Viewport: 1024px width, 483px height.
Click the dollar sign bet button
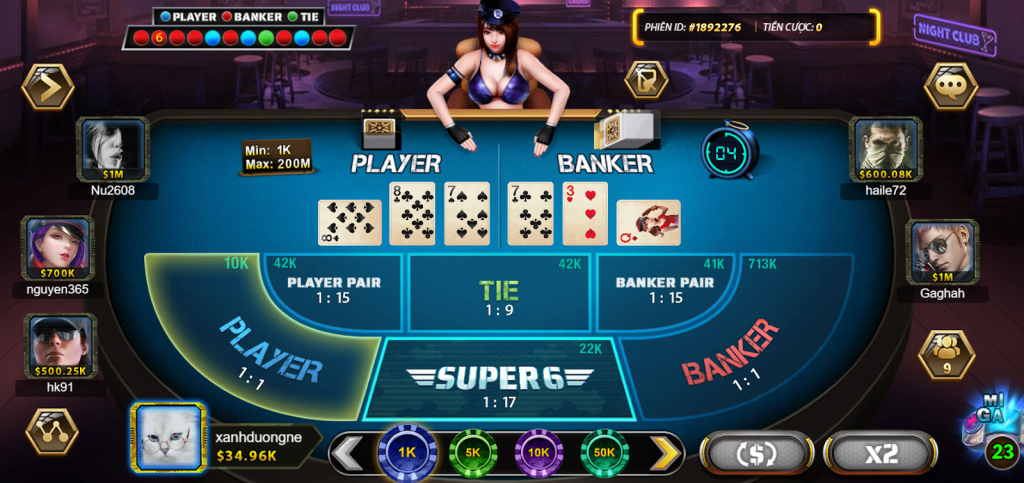click(x=756, y=453)
